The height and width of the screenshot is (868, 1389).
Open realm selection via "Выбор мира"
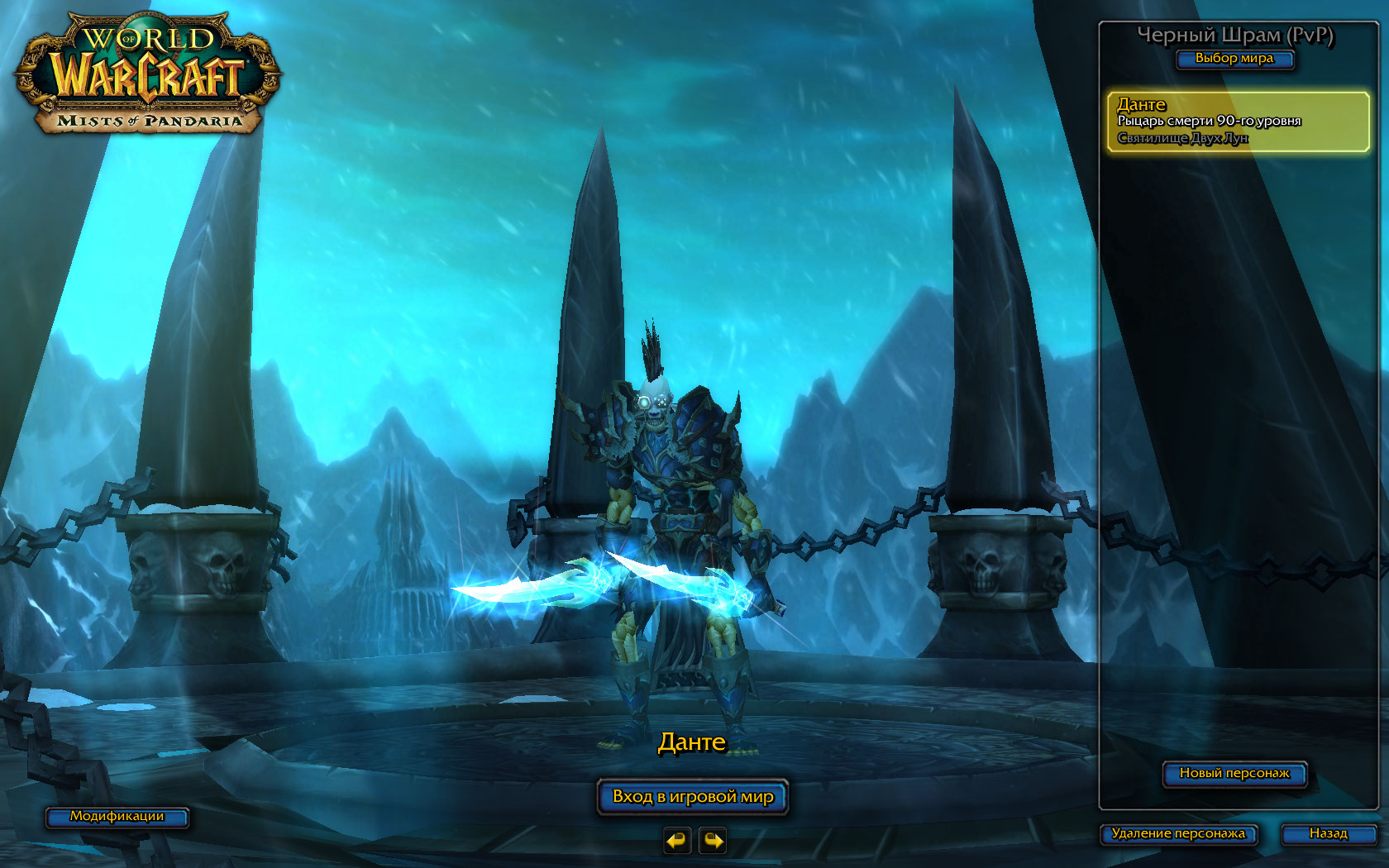coord(1234,59)
